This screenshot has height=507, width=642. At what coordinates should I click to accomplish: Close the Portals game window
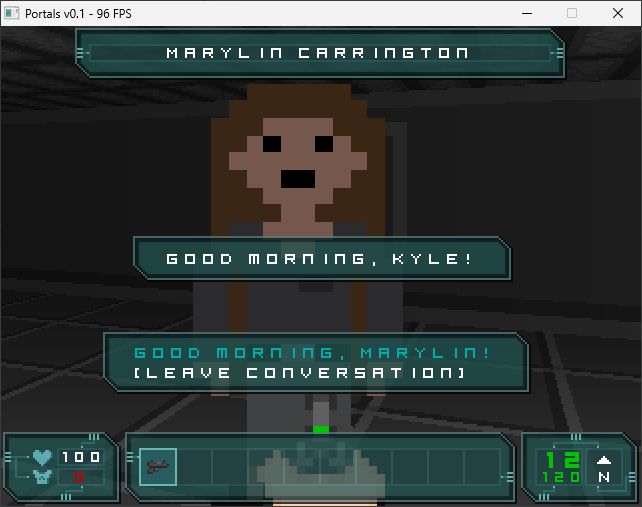(618, 13)
